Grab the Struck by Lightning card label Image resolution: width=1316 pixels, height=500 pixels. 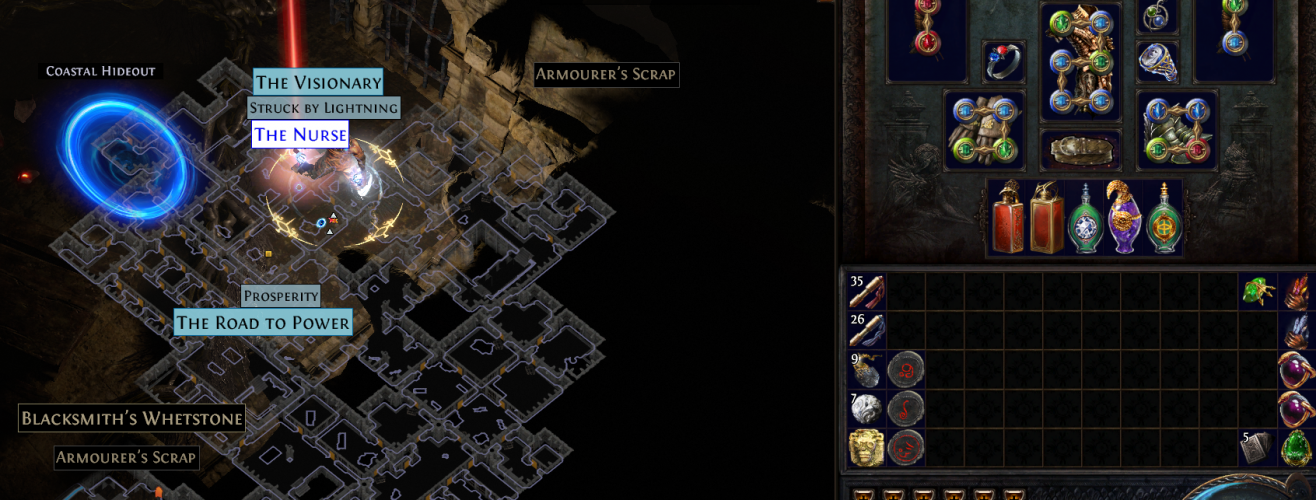click(324, 108)
